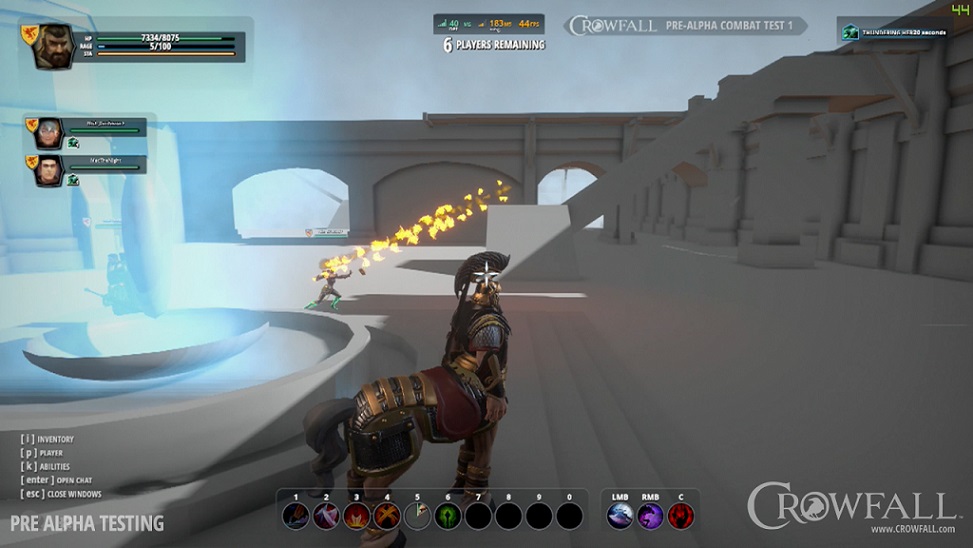Trigger the red C-key ability icon
973x548 pixels.
coord(681,516)
